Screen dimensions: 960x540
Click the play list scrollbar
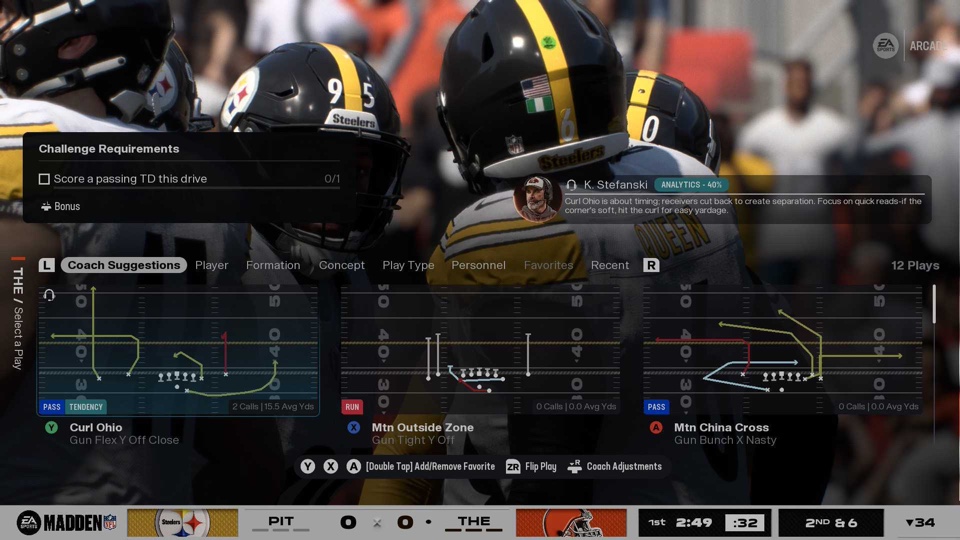[934, 305]
